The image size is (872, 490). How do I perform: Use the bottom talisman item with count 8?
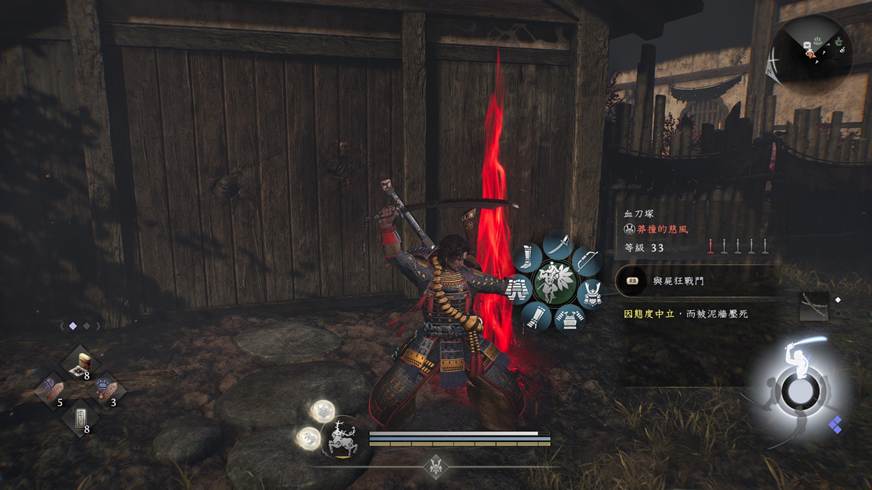[80, 417]
